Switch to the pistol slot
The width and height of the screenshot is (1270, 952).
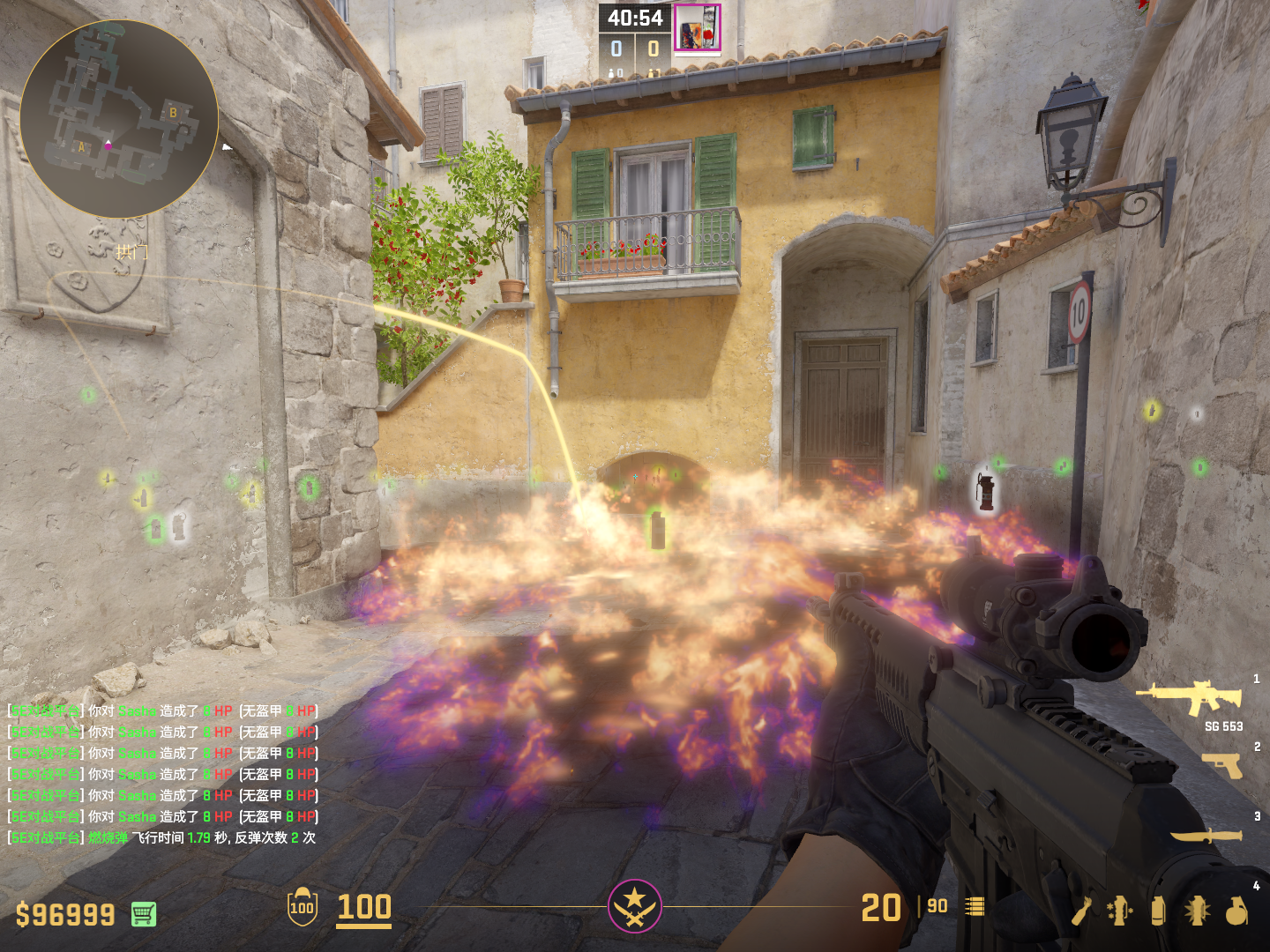click(1222, 765)
